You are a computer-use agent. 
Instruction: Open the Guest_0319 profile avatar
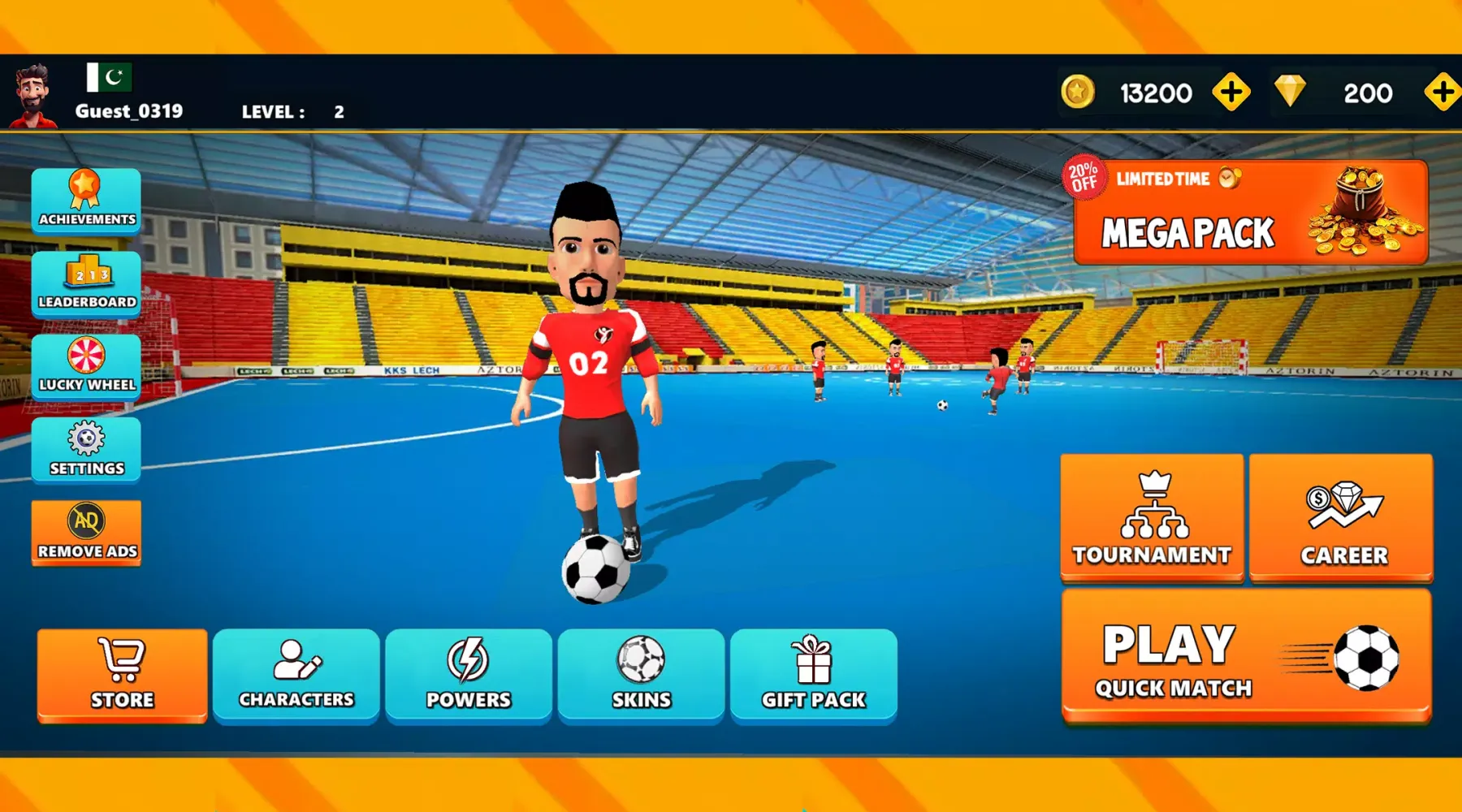(x=32, y=96)
